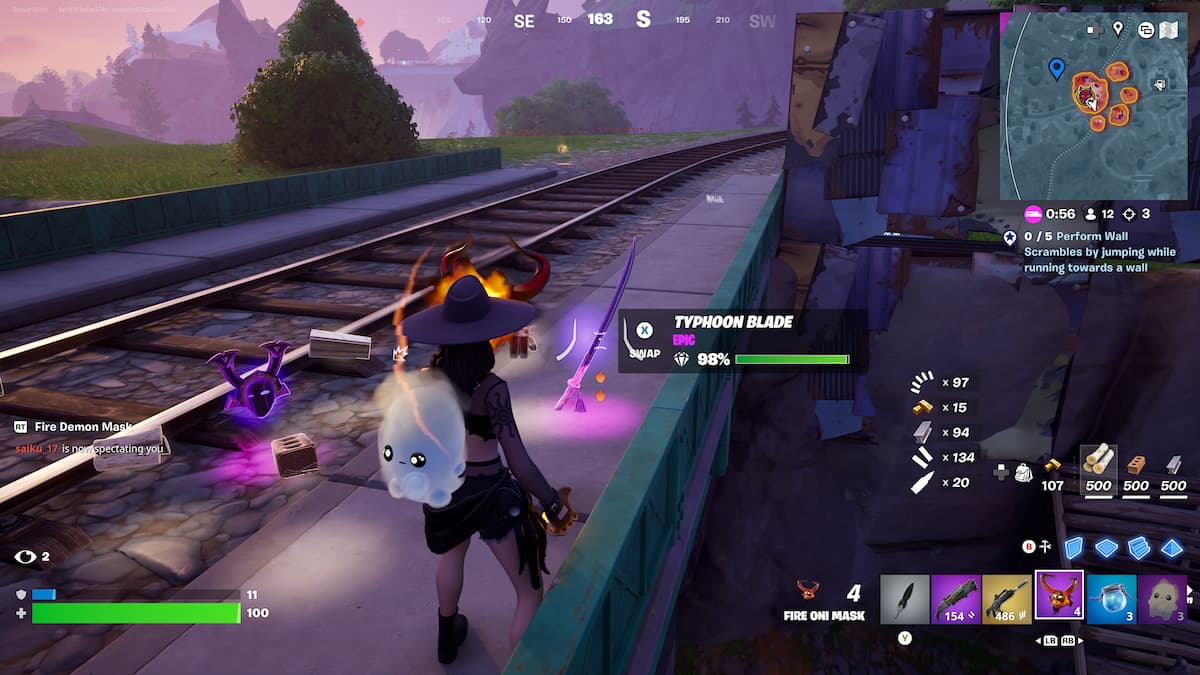This screenshot has width=1200, height=675.
Task: Select the wall build piece
Action: 1073,548
